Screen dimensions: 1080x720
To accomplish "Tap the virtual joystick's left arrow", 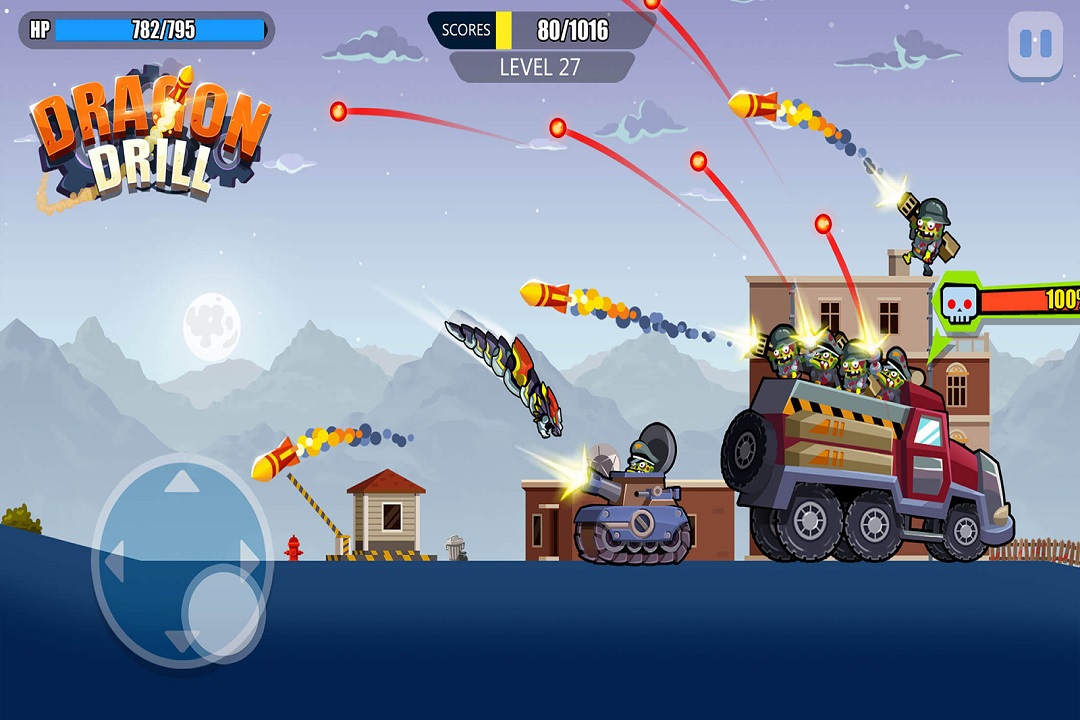I will pyautogui.click(x=113, y=565).
